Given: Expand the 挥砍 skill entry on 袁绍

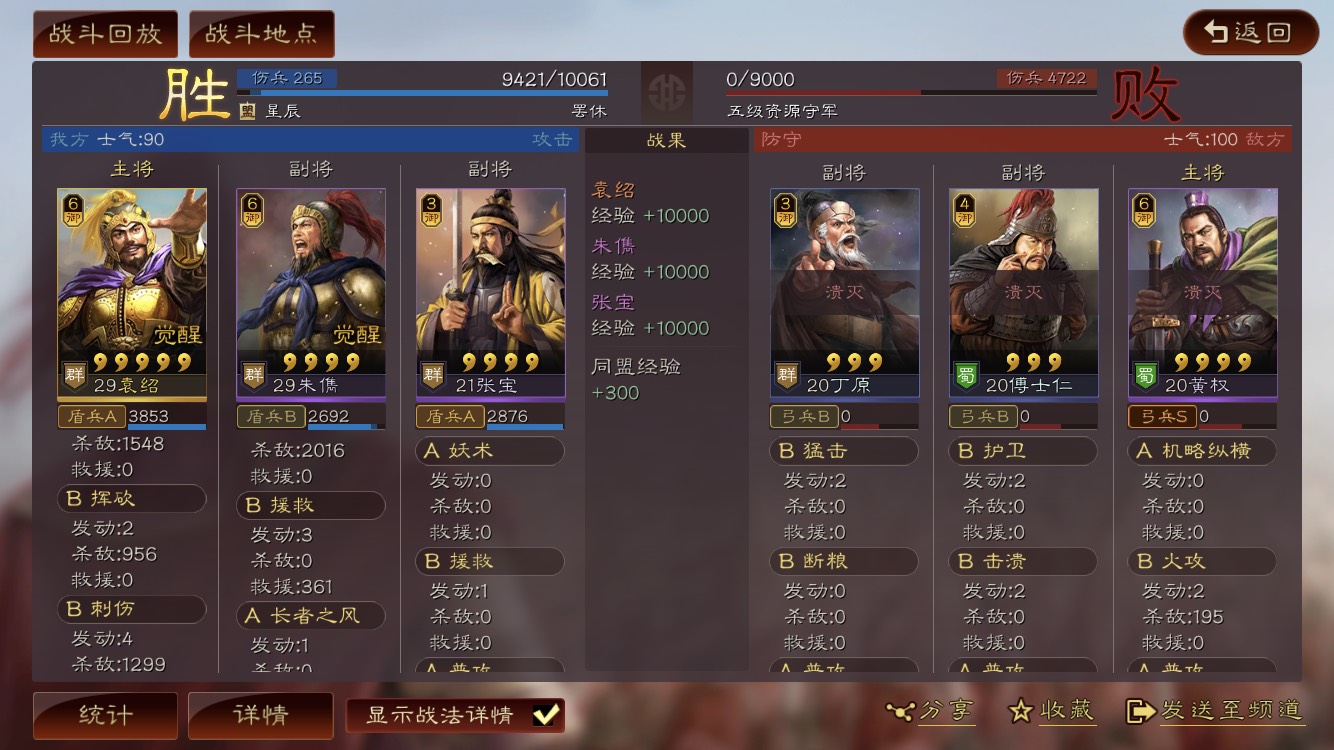Looking at the screenshot, I should coord(131,498).
